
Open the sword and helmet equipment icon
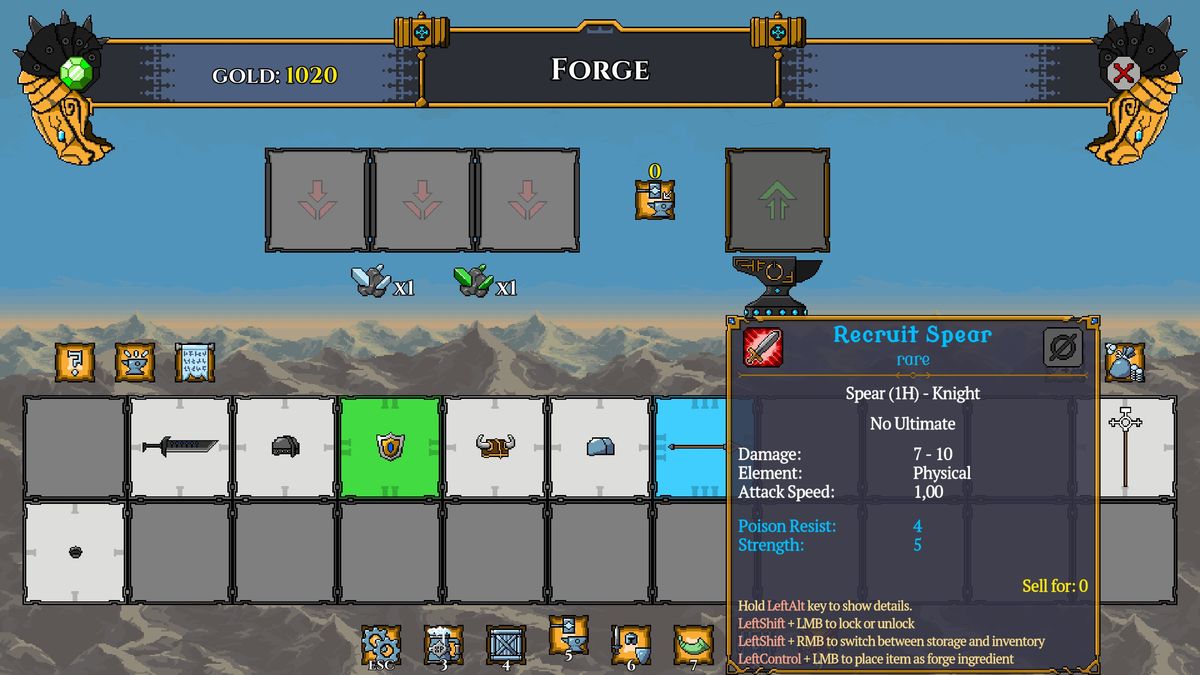(x=631, y=645)
